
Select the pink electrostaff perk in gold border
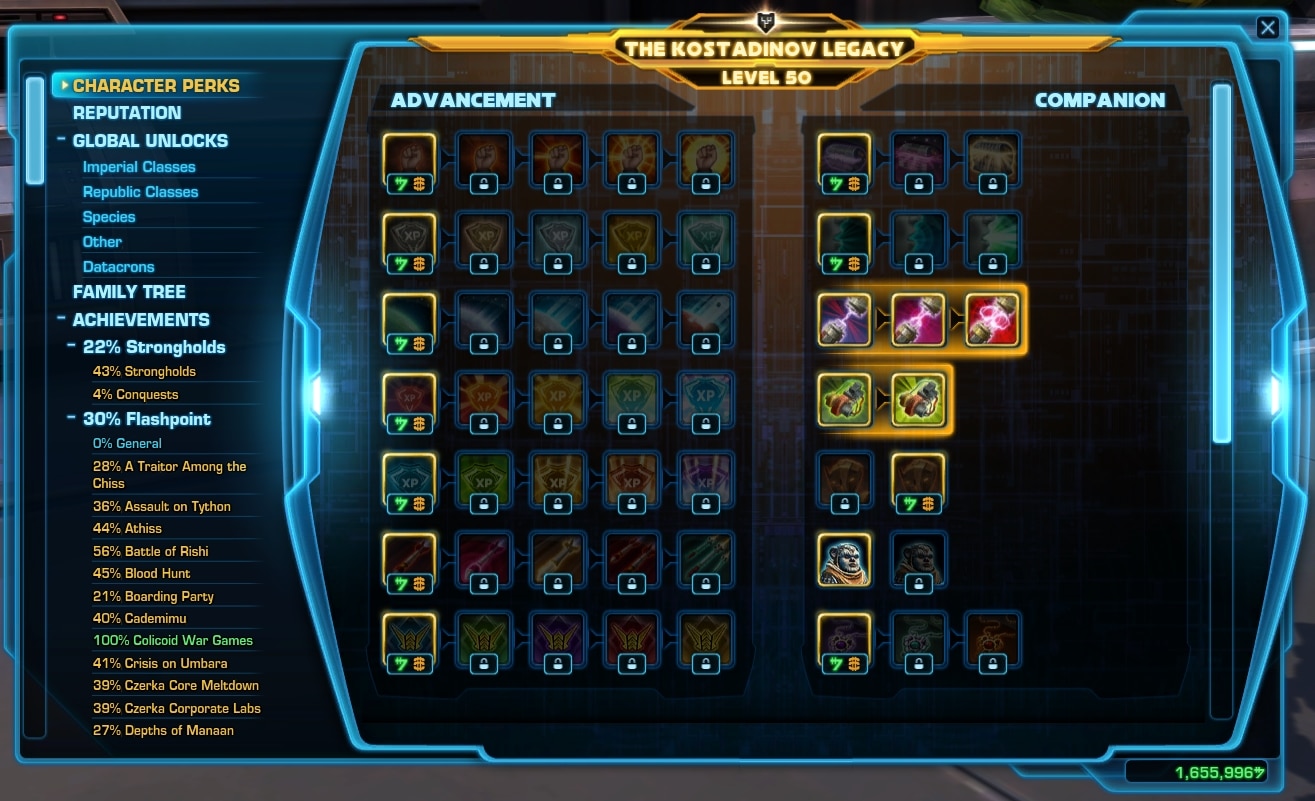918,318
